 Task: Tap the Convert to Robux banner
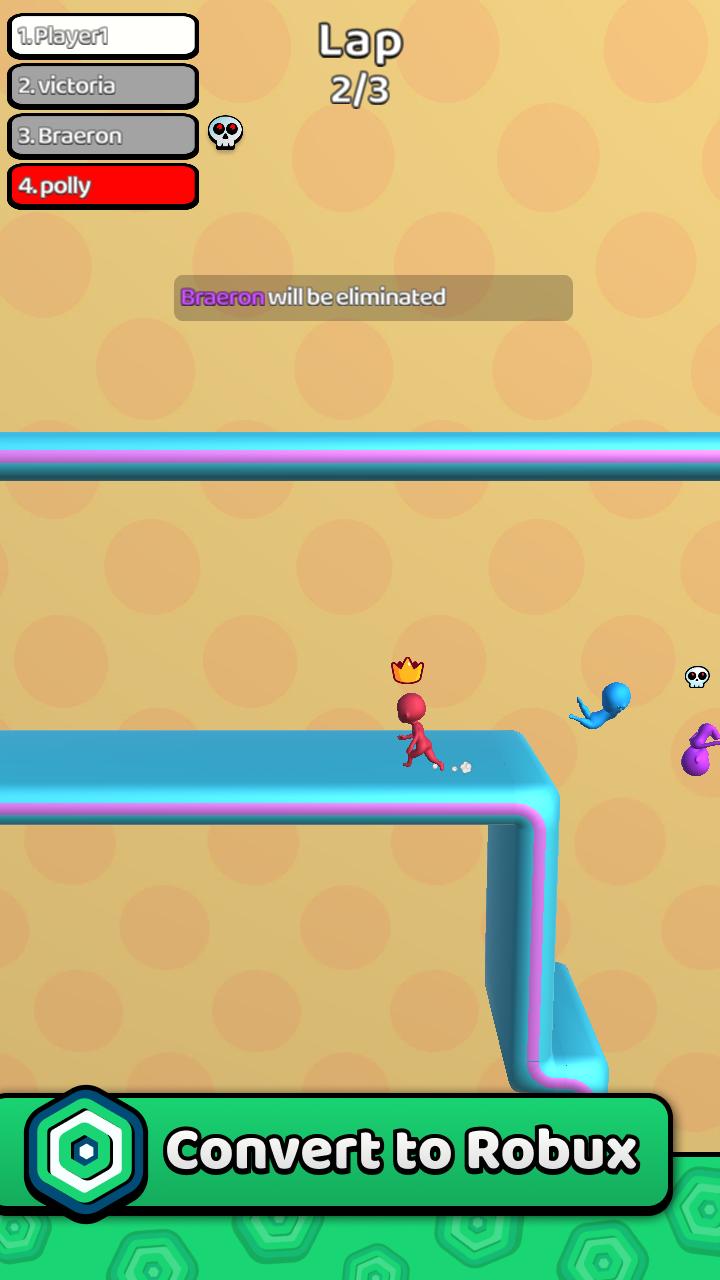pyautogui.click(x=400, y=1152)
